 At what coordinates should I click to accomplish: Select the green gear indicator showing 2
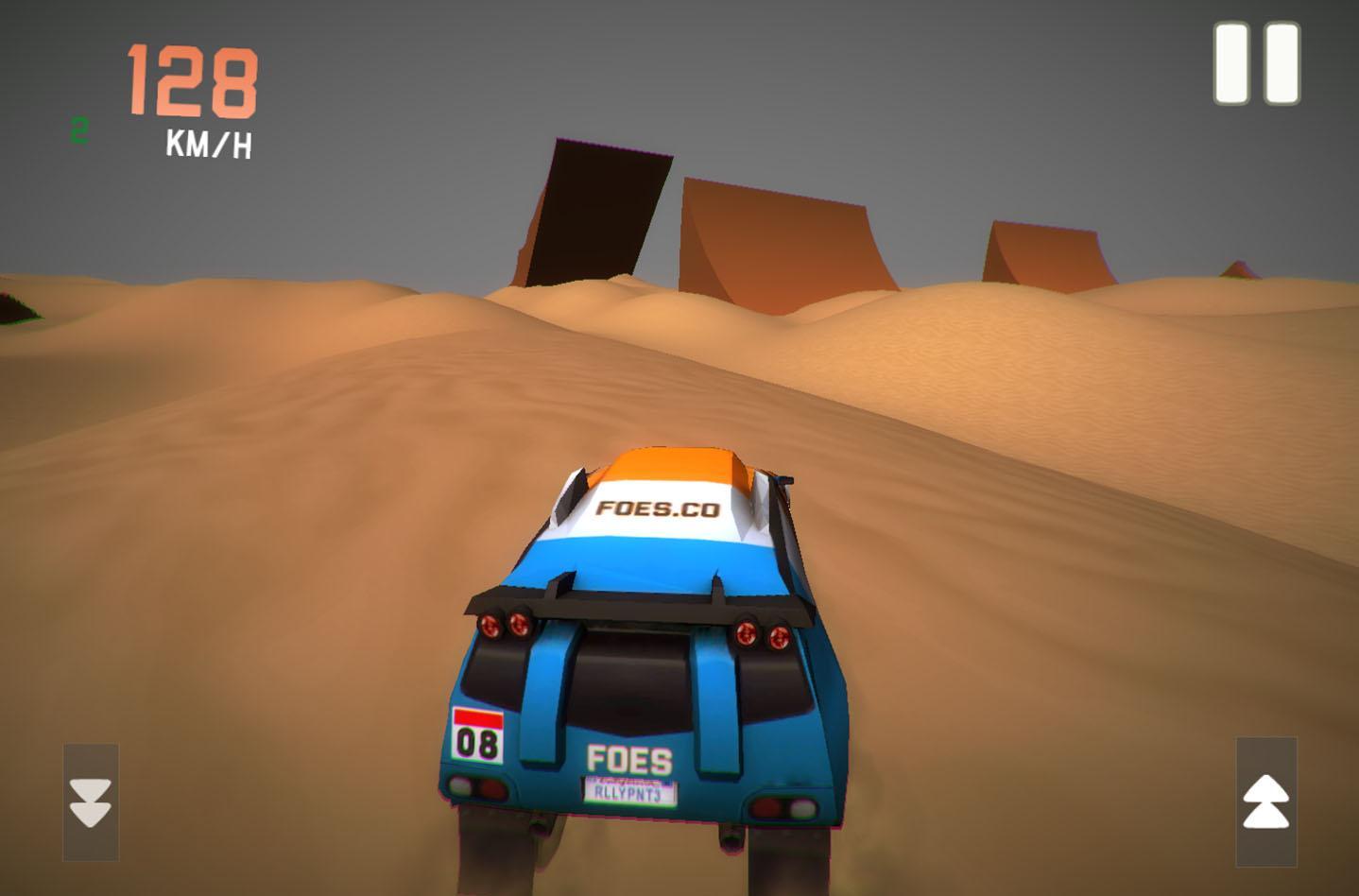pos(78,129)
